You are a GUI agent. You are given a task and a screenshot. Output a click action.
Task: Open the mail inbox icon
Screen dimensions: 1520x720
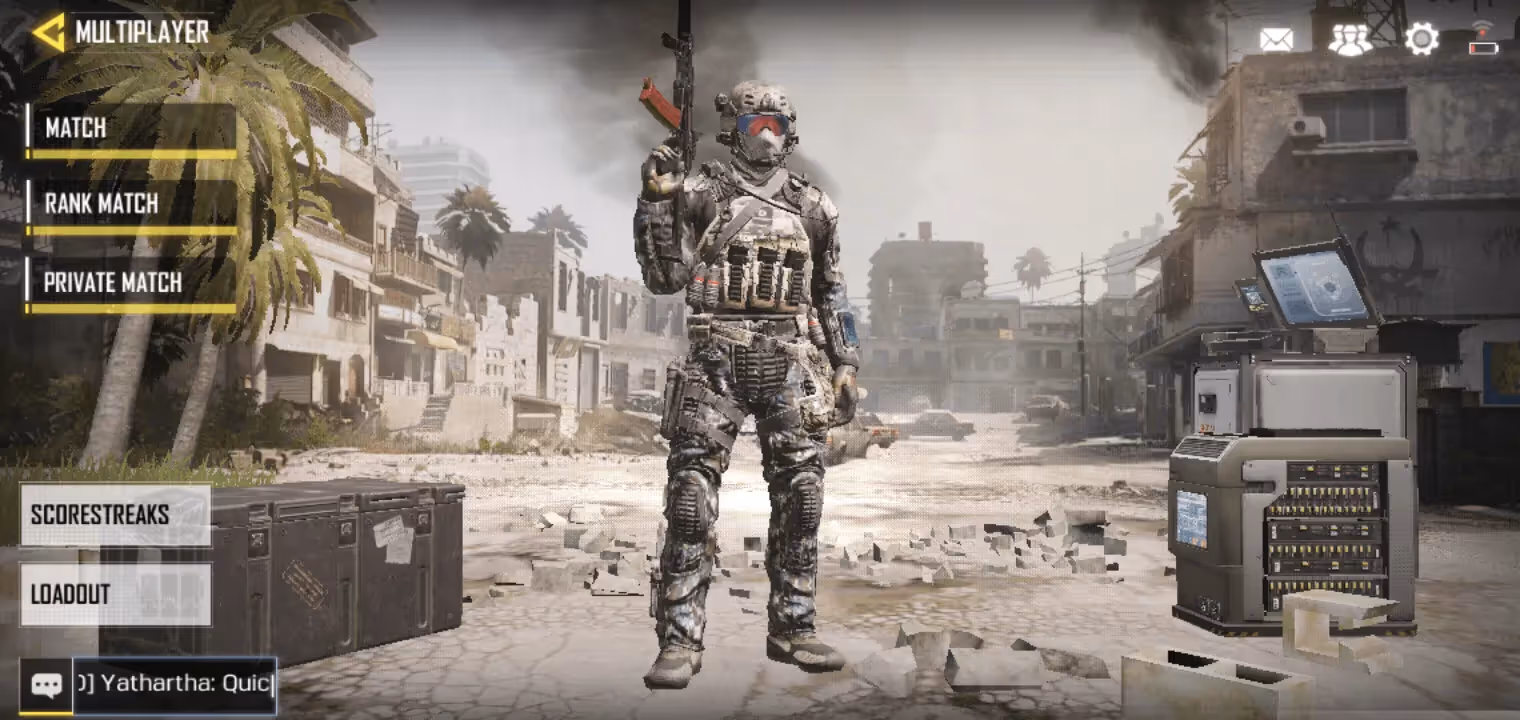1275,38
